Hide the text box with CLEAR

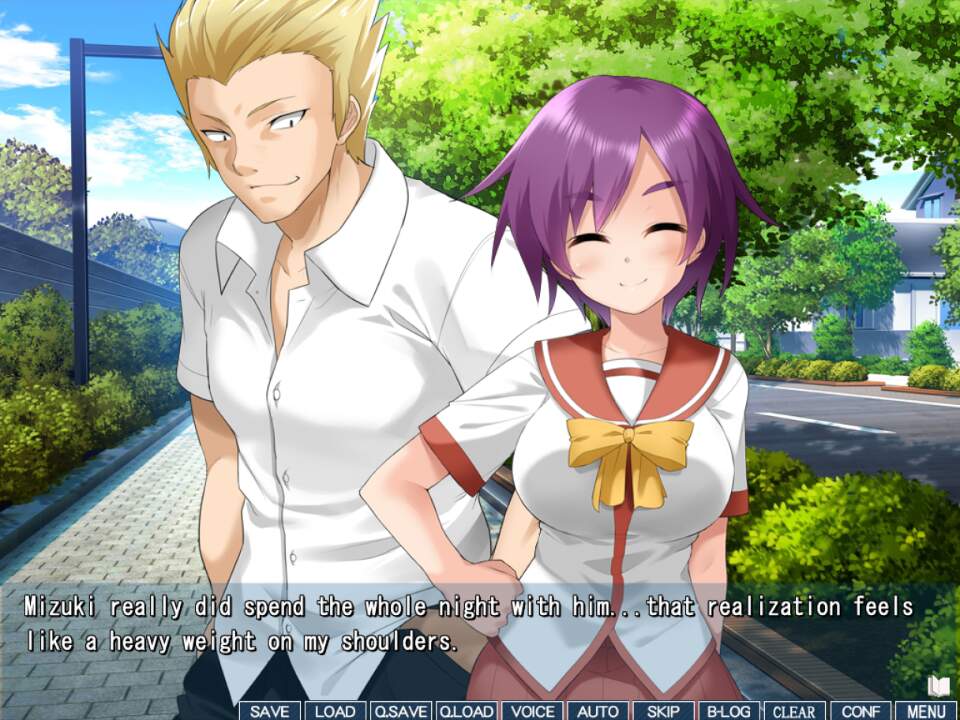pyautogui.click(x=795, y=711)
